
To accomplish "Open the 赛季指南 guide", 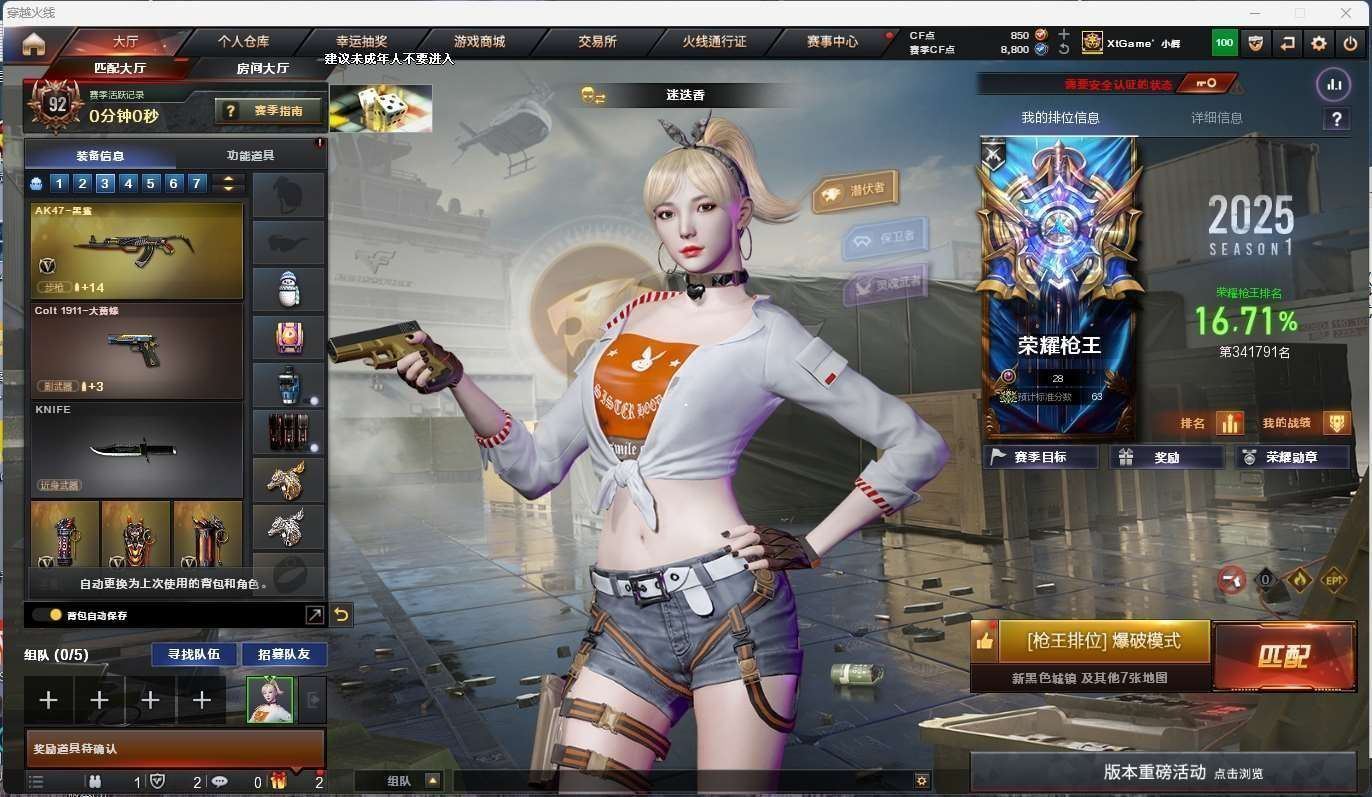I will (x=271, y=111).
